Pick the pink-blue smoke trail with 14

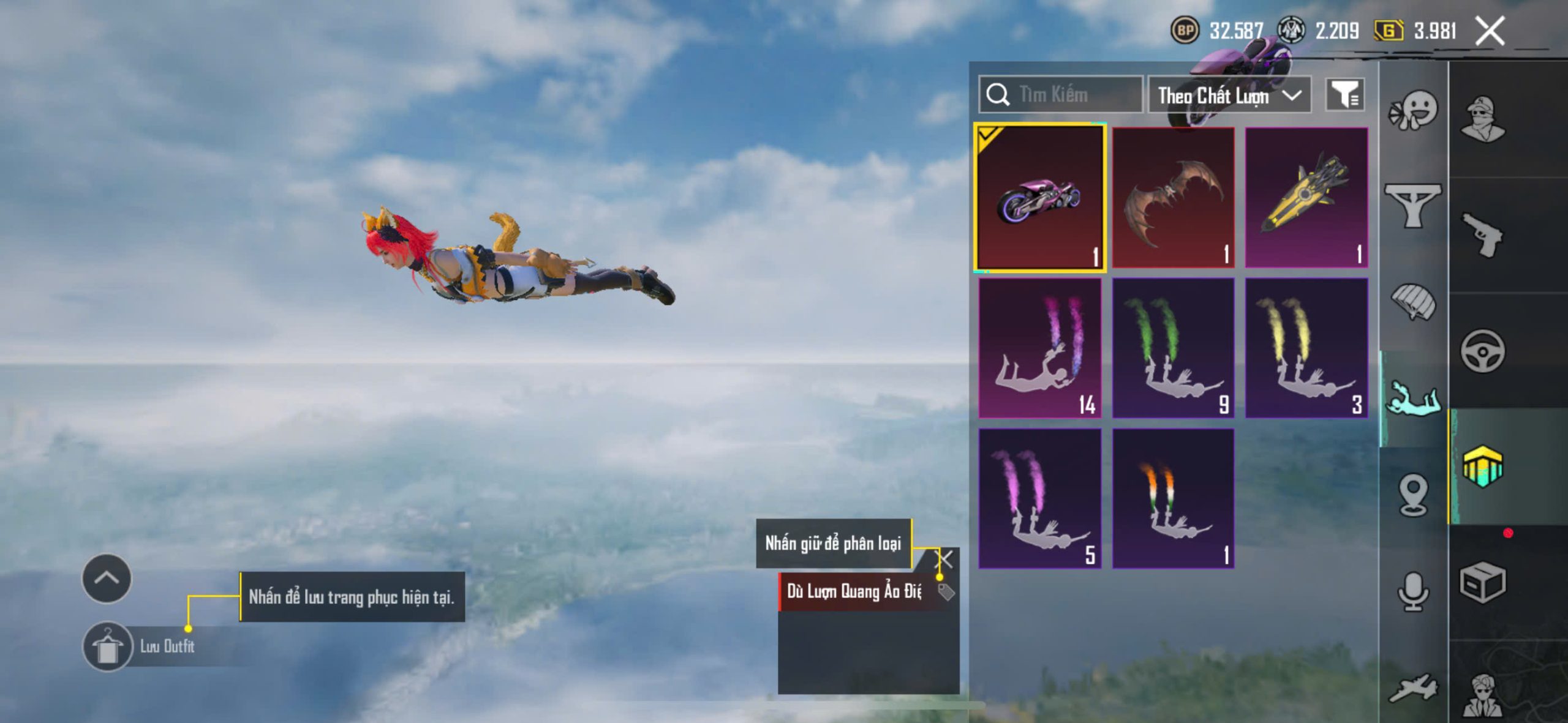(1040, 348)
